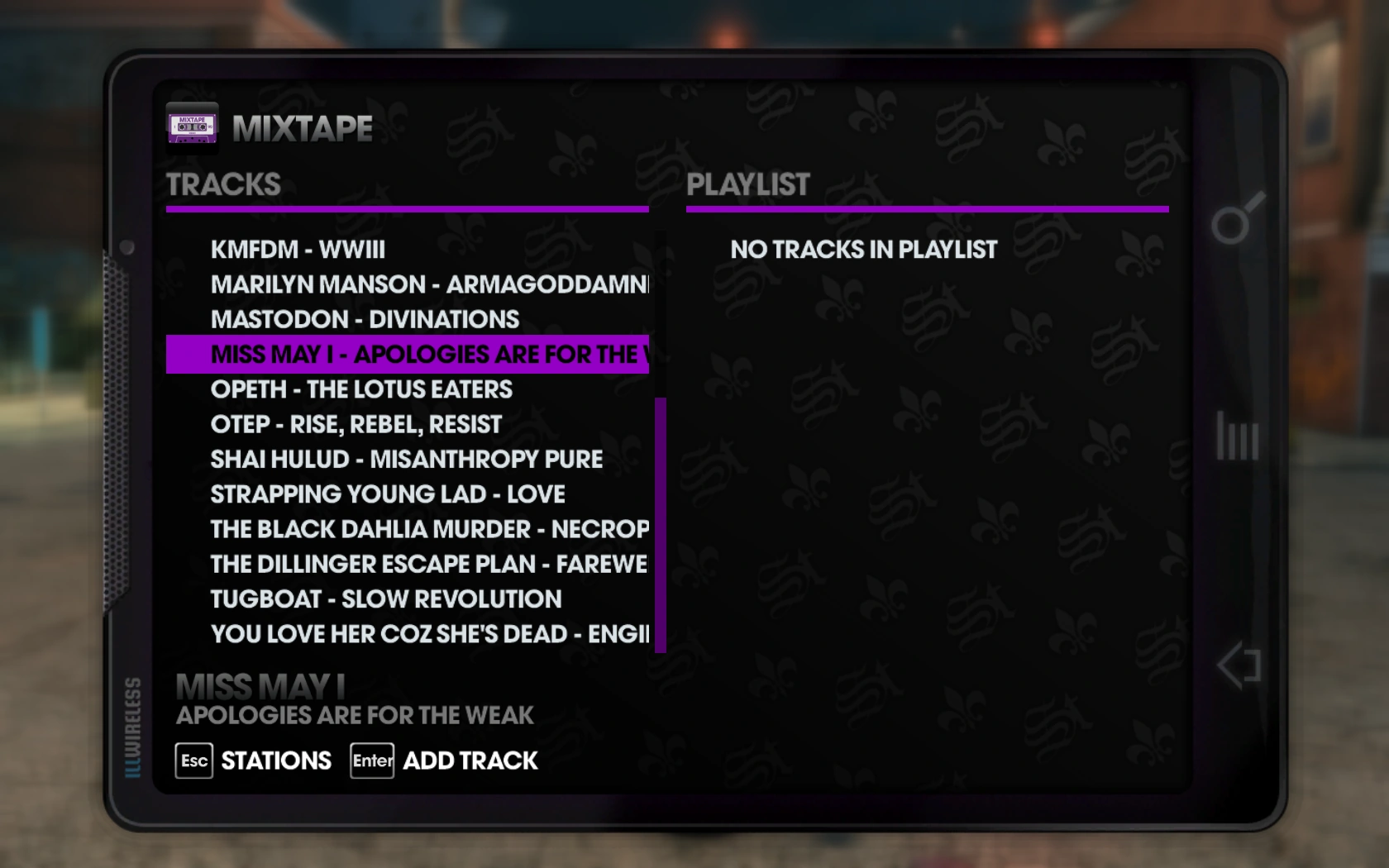The height and width of the screenshot is (868, 1389).
Task: Click the phone's front camera lens dot
Action: (x=126, y=245)
